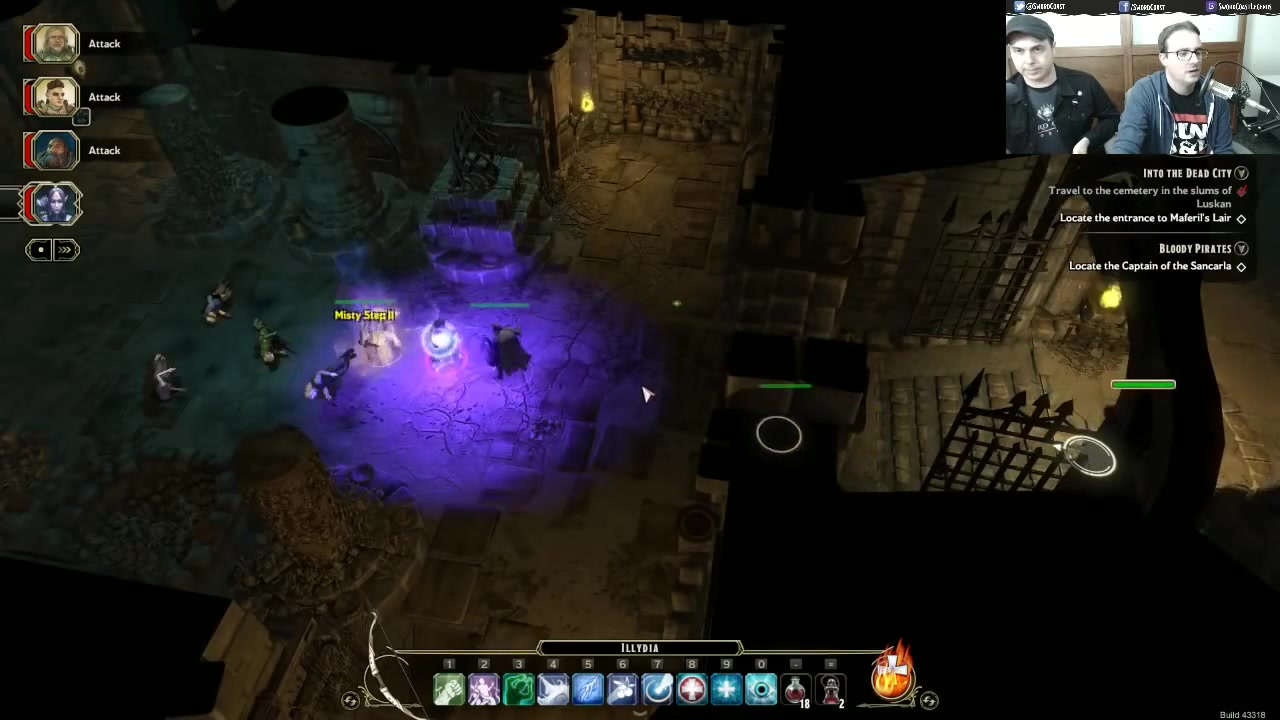Image resolution: width=1280 pixels, height=720 pixels.
Task: Drink the red health potion with 18 remaining
Action: pyautogui.click(x=796, y=689)
